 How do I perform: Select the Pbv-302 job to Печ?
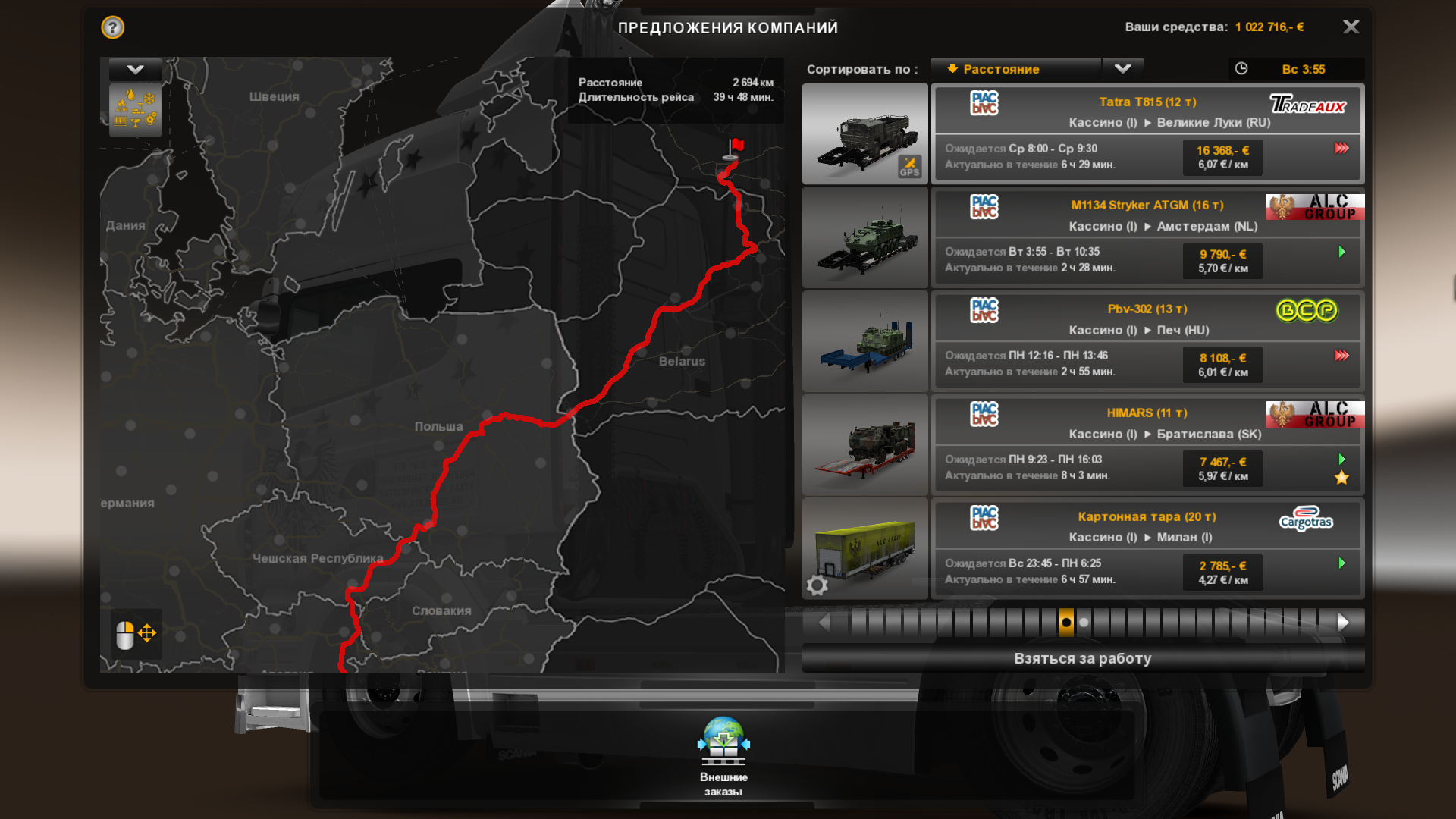pos(1147,340)
